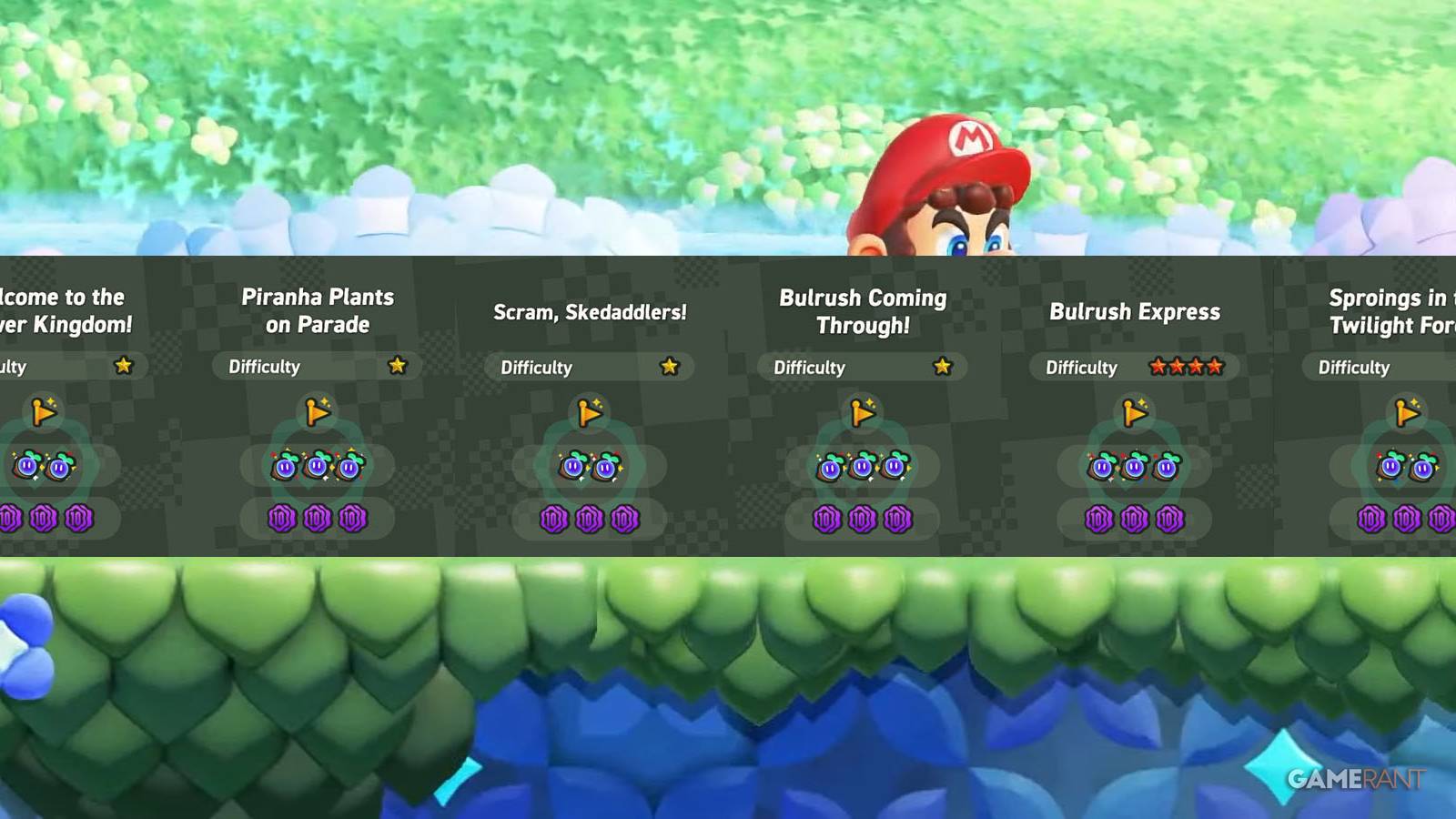
Task: Click the fourth red star on Bulrush Express difficulty
Action: tap(1216, 367)
